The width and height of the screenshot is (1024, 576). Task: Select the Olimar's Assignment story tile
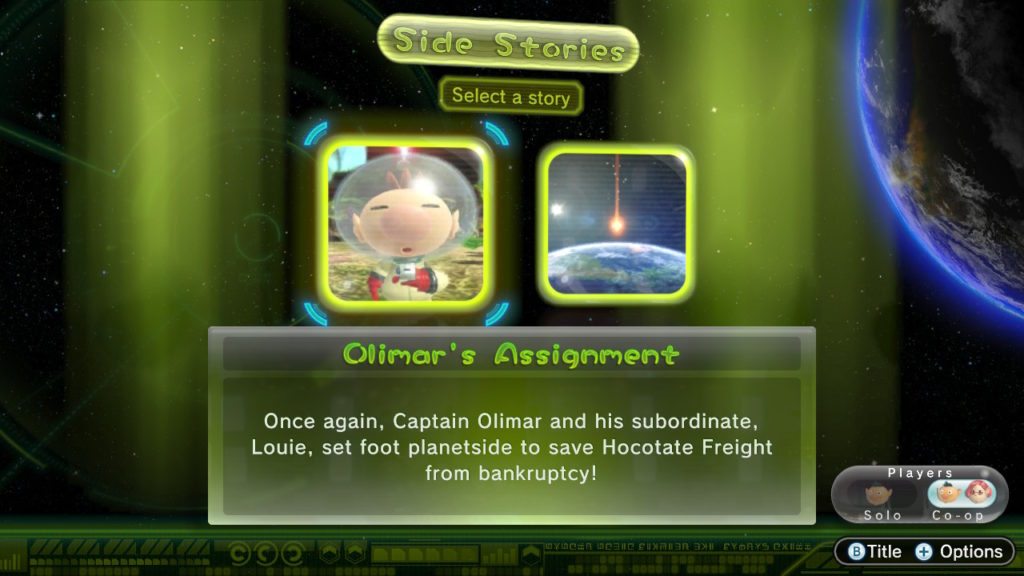[408, 221]
